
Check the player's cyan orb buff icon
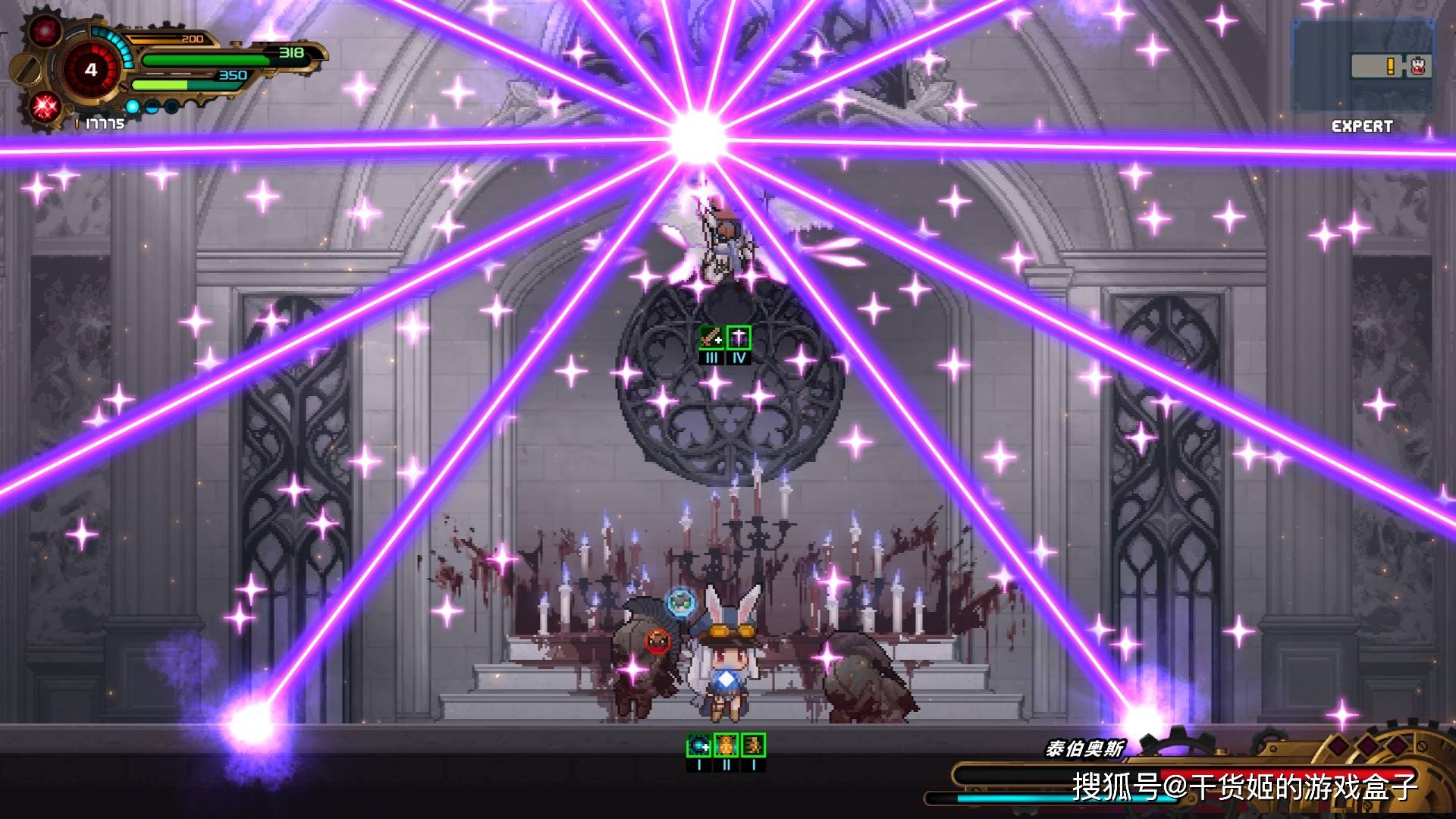(698, 745)
